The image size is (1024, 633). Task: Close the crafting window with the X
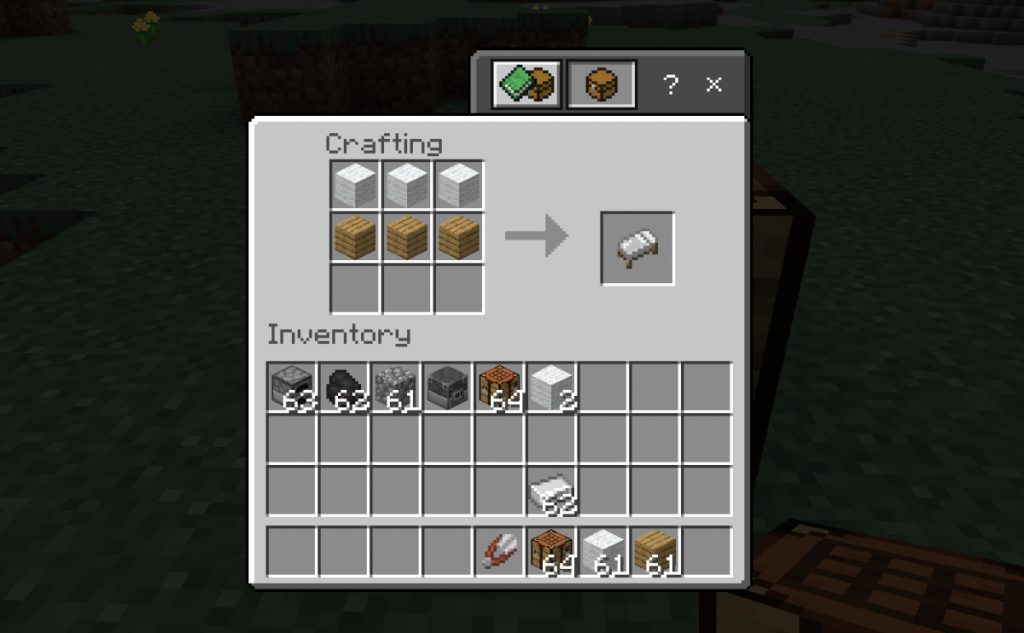pyautogui.click(x=714, y=85)
